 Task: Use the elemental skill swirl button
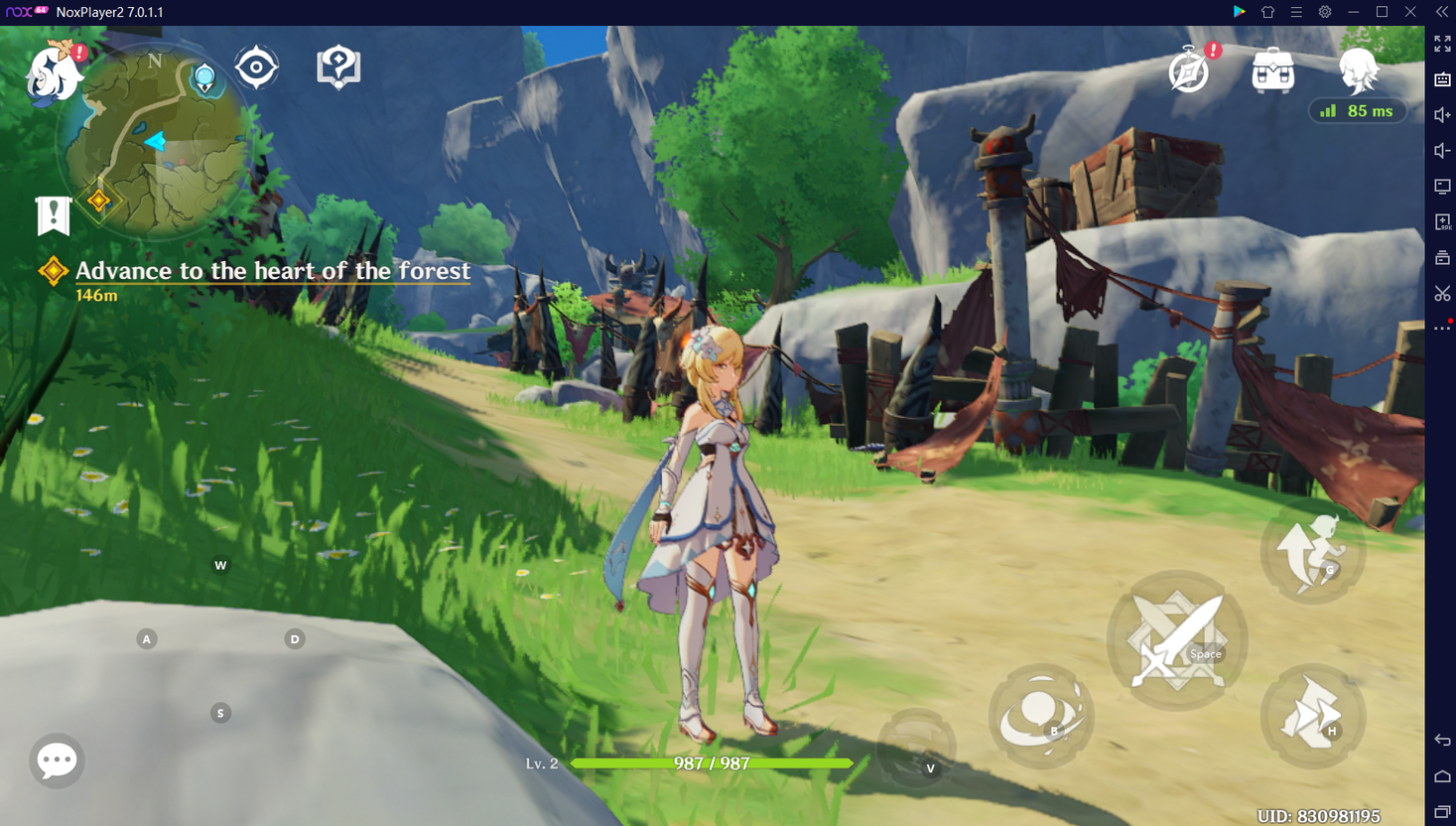tap(1041, 715)
